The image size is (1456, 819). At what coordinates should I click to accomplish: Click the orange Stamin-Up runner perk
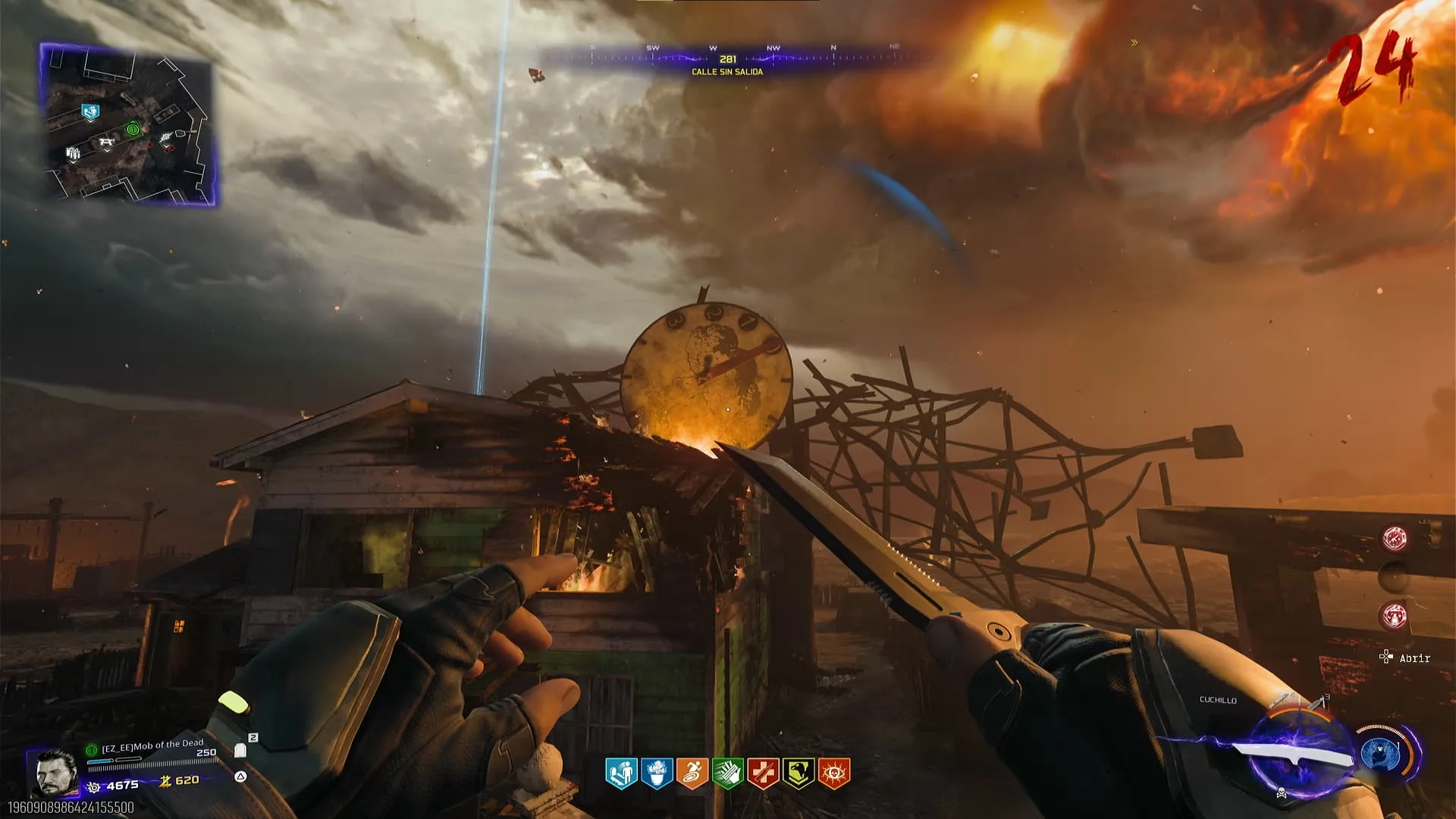pos(692,773)
